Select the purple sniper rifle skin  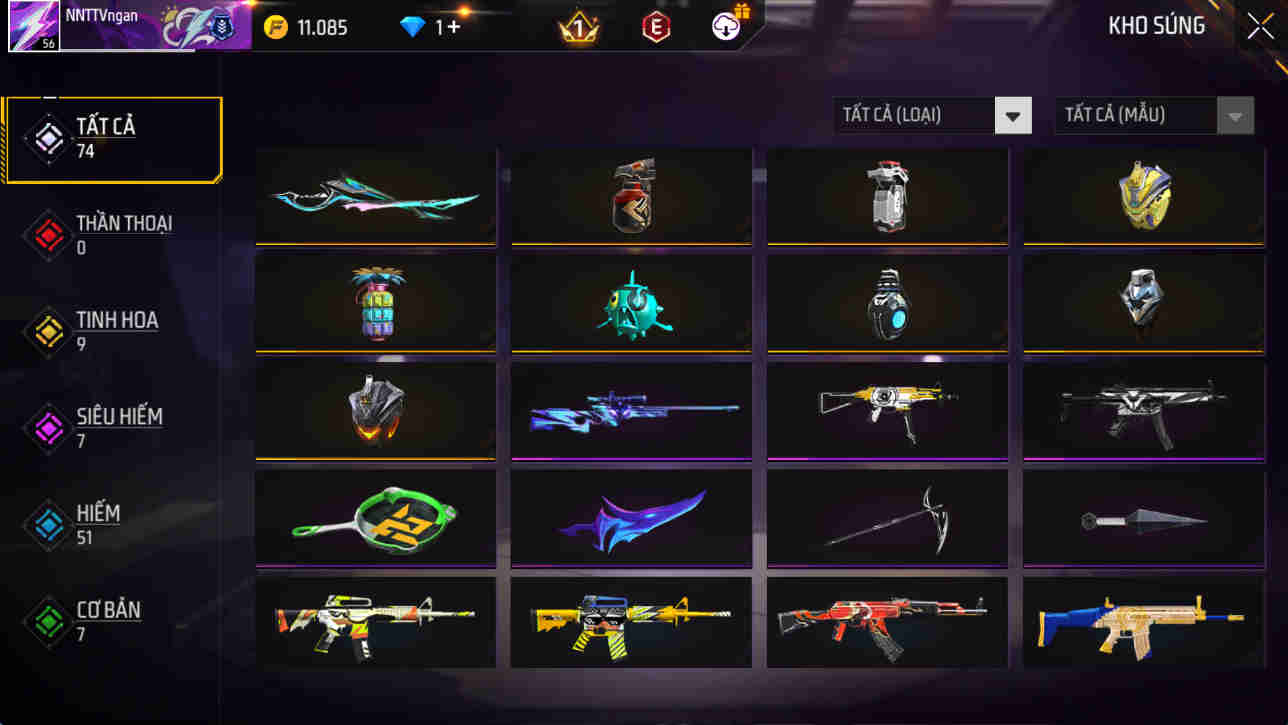pyautogui.click(x=631, y=410)
